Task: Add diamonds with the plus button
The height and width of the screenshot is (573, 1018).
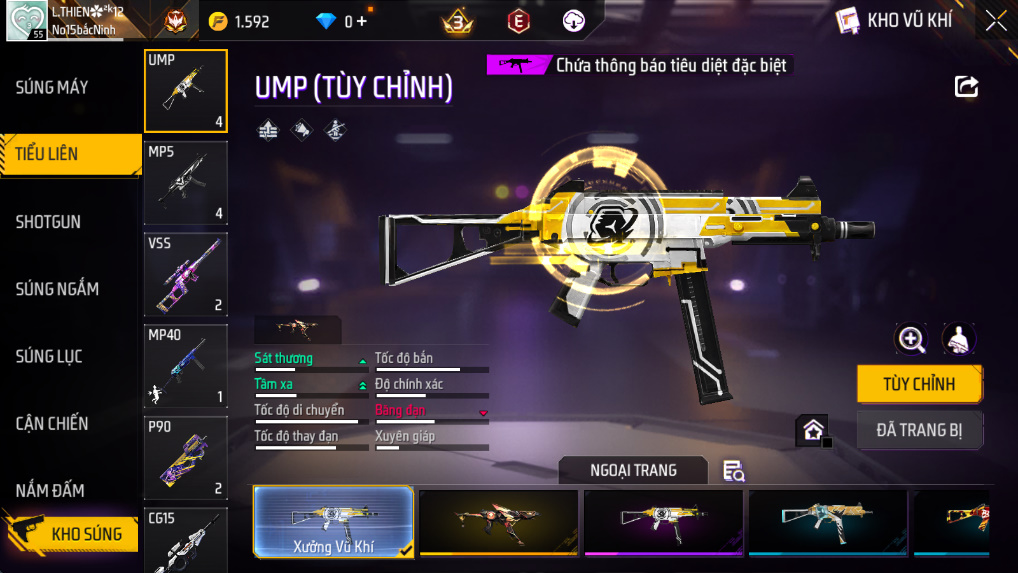Action: (361, 21)
